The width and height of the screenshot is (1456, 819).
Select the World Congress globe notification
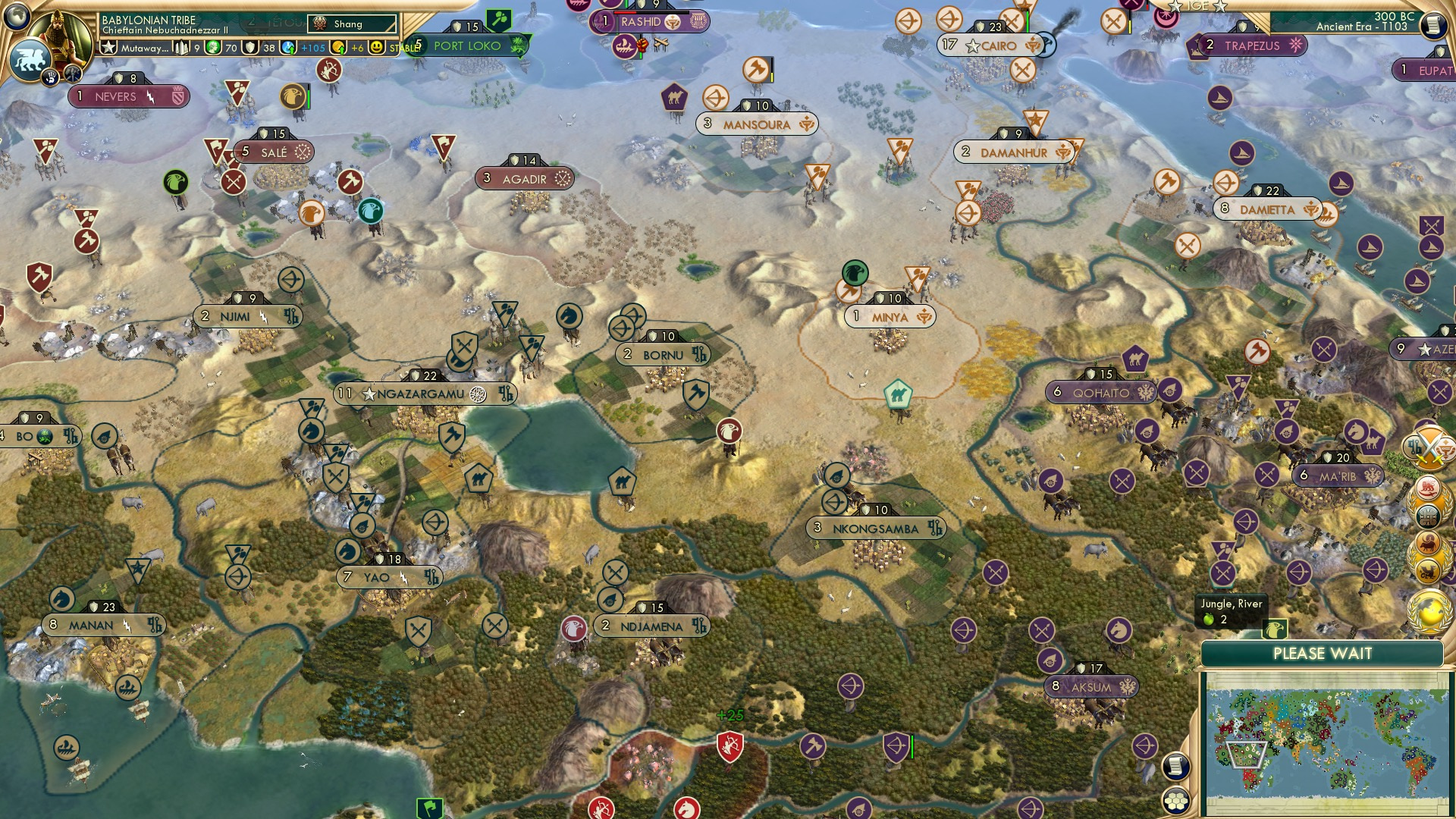point(1428,609)
